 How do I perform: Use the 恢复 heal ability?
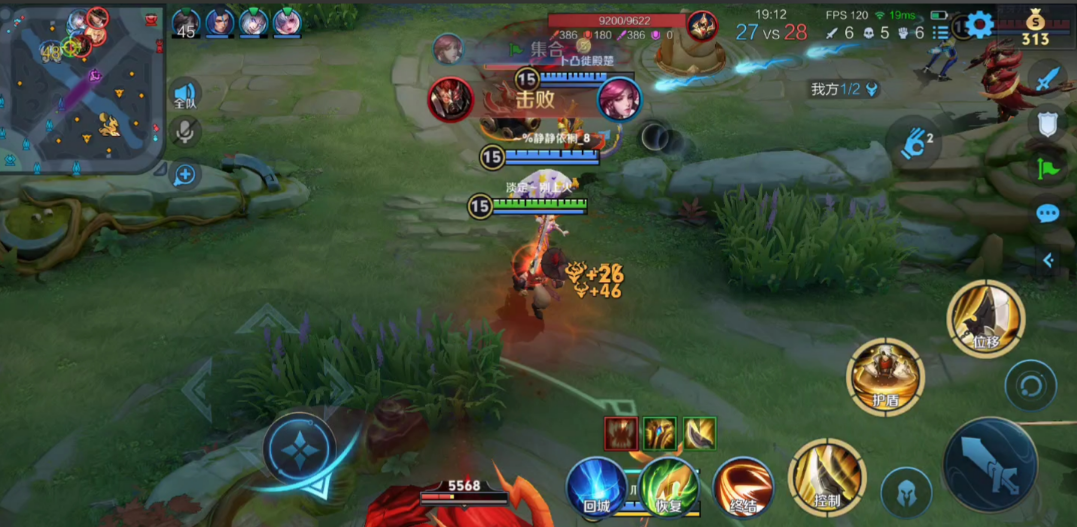pos(669,486)
